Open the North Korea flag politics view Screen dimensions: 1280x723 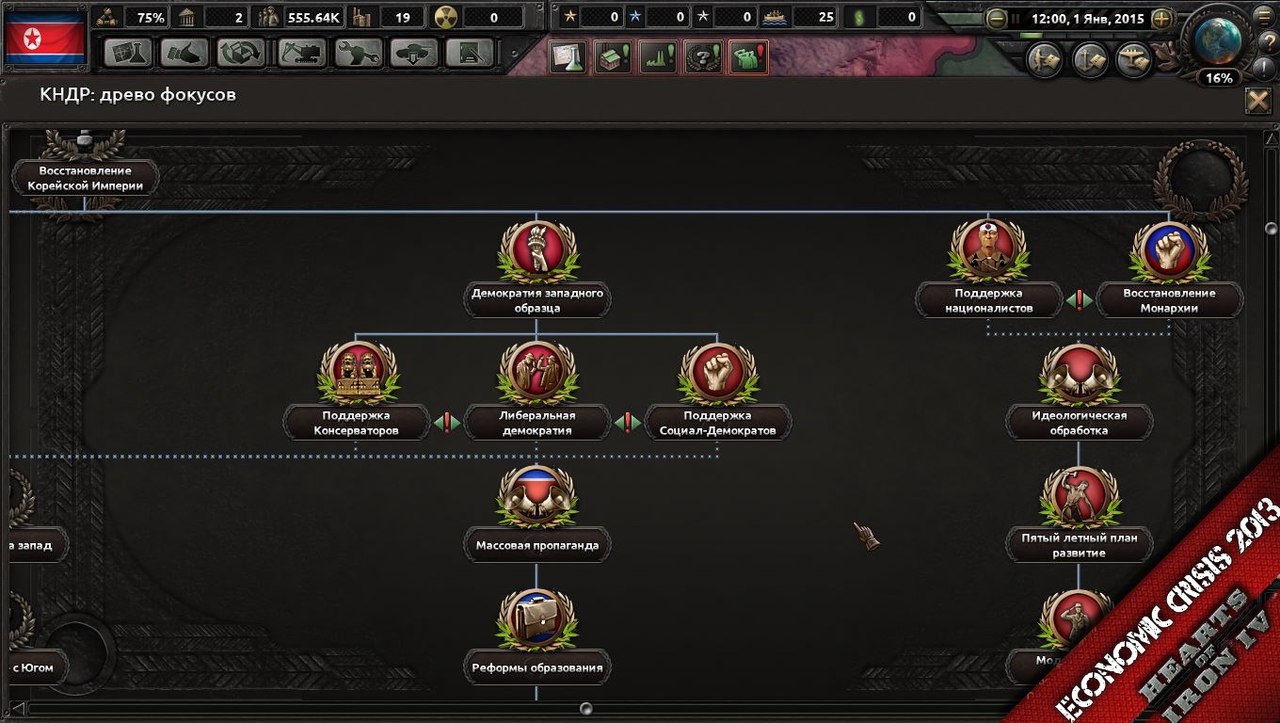45,38
